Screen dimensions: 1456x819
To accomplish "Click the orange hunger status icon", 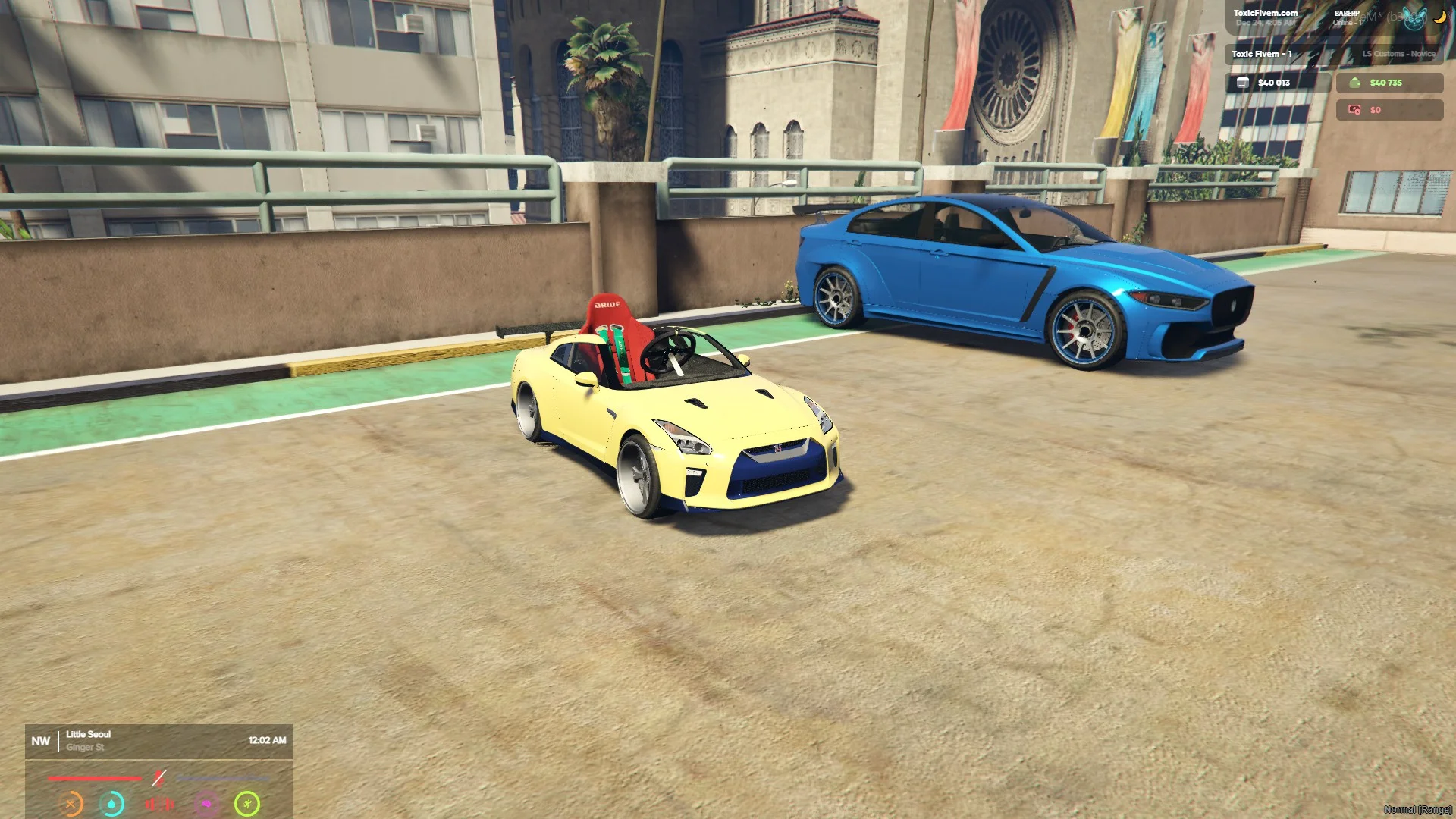I will [x=71, y=804].
